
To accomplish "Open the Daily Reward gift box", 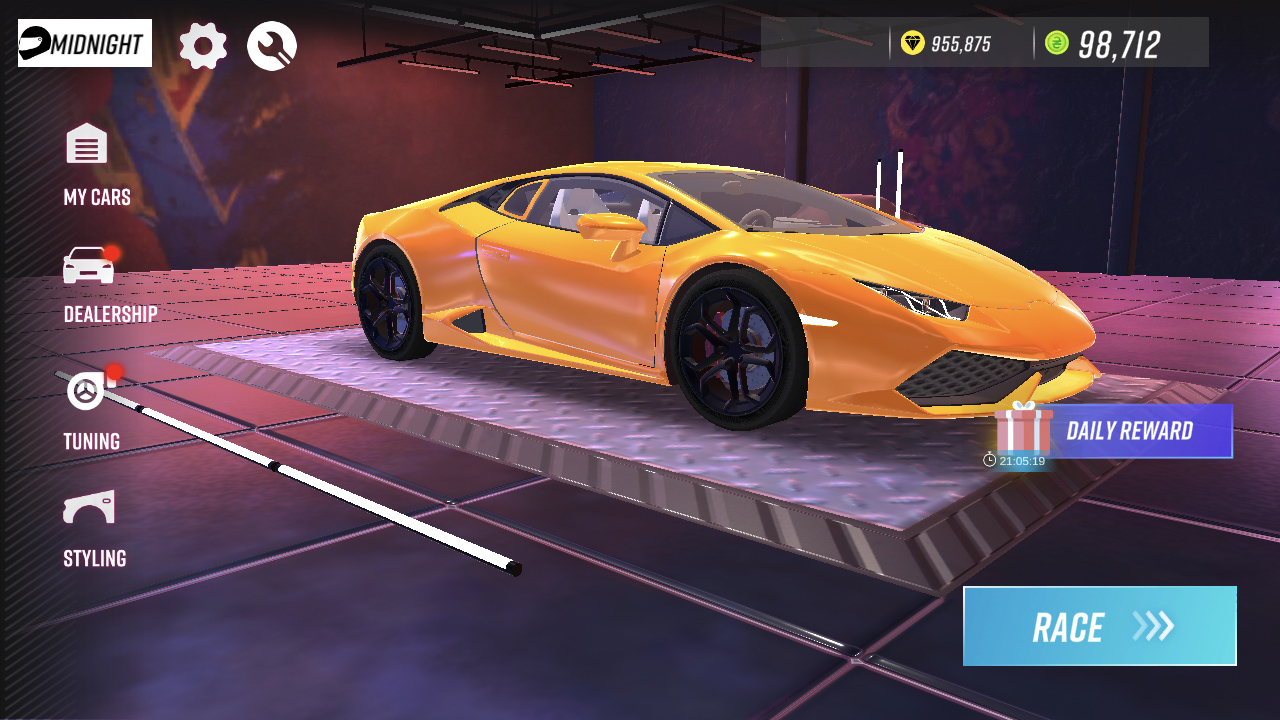I will tap(1022, 430).
